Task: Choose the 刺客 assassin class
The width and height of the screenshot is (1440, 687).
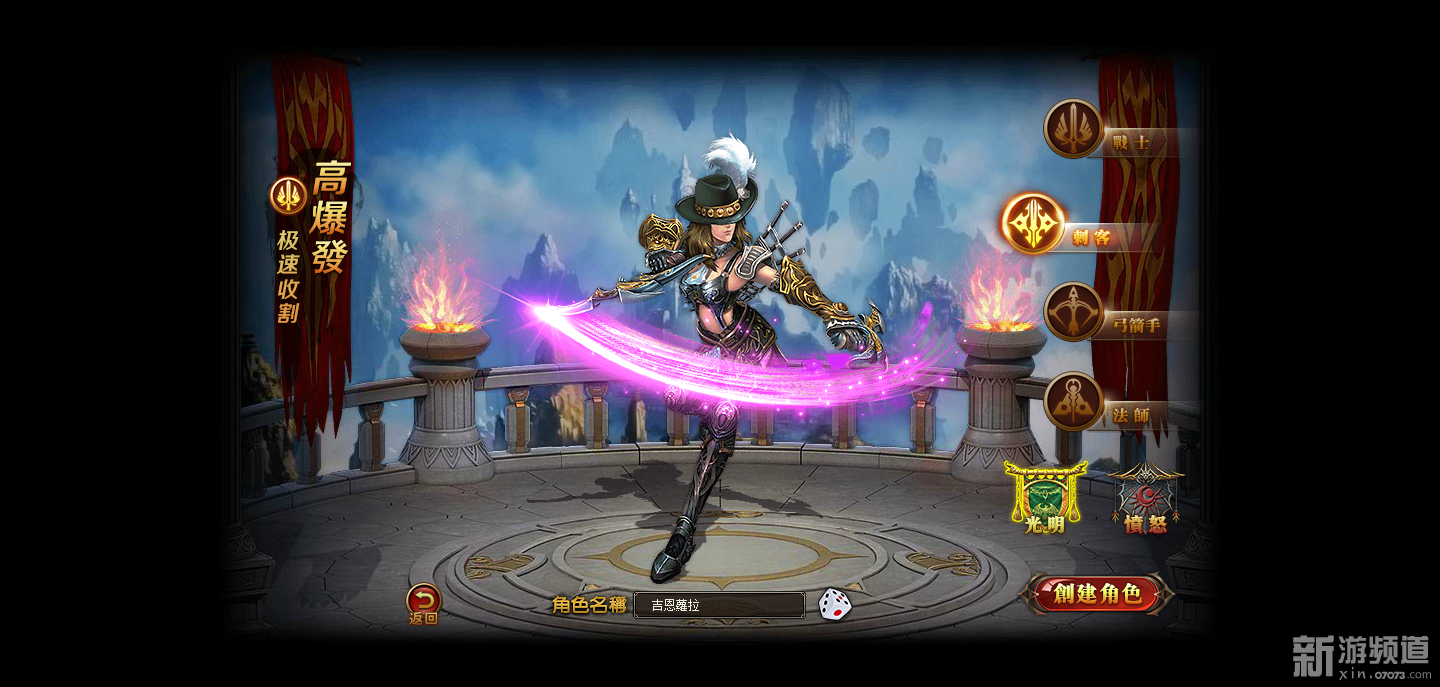Action: [1033, 224]
